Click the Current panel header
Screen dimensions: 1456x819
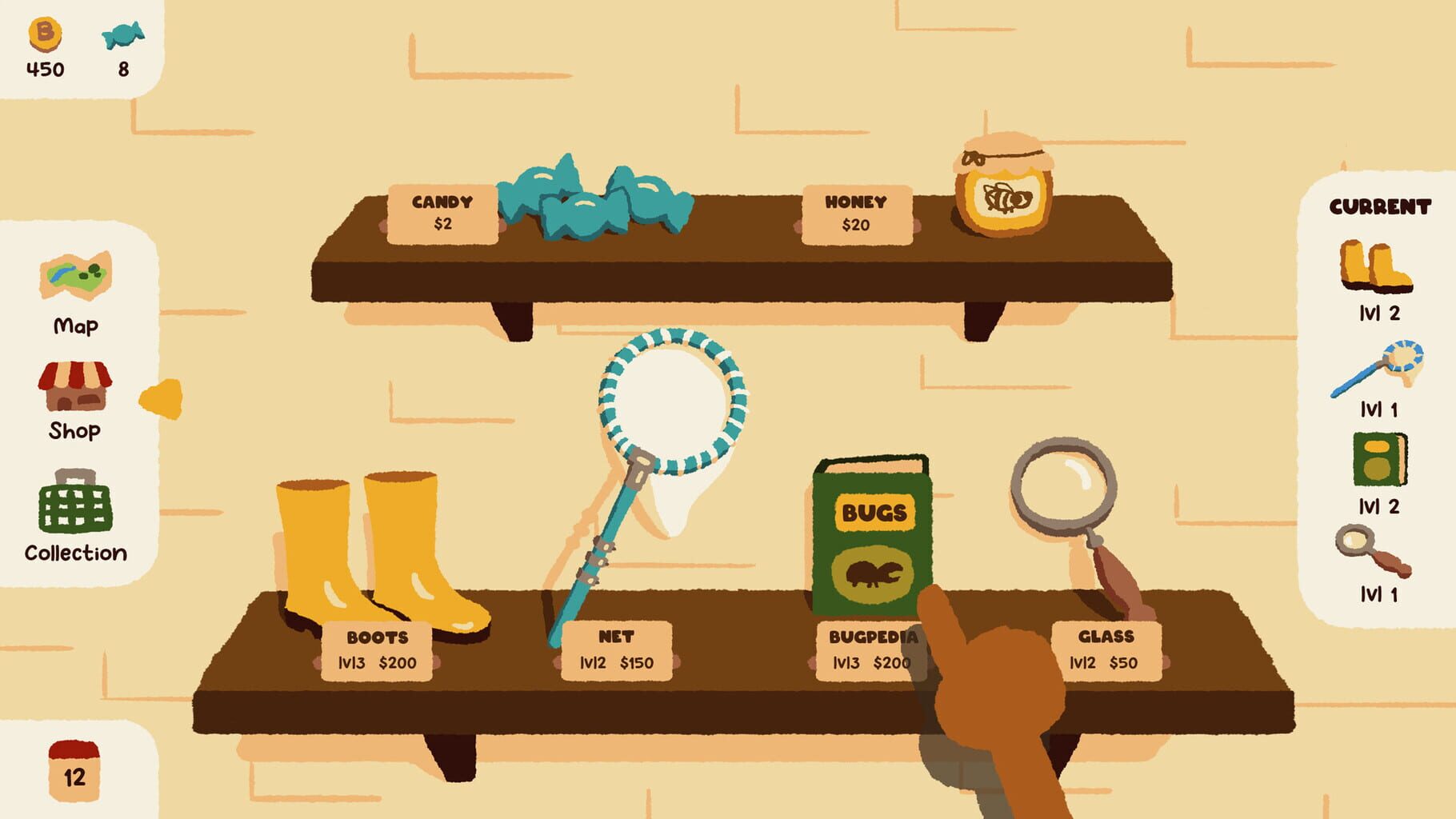point(1381,207)
